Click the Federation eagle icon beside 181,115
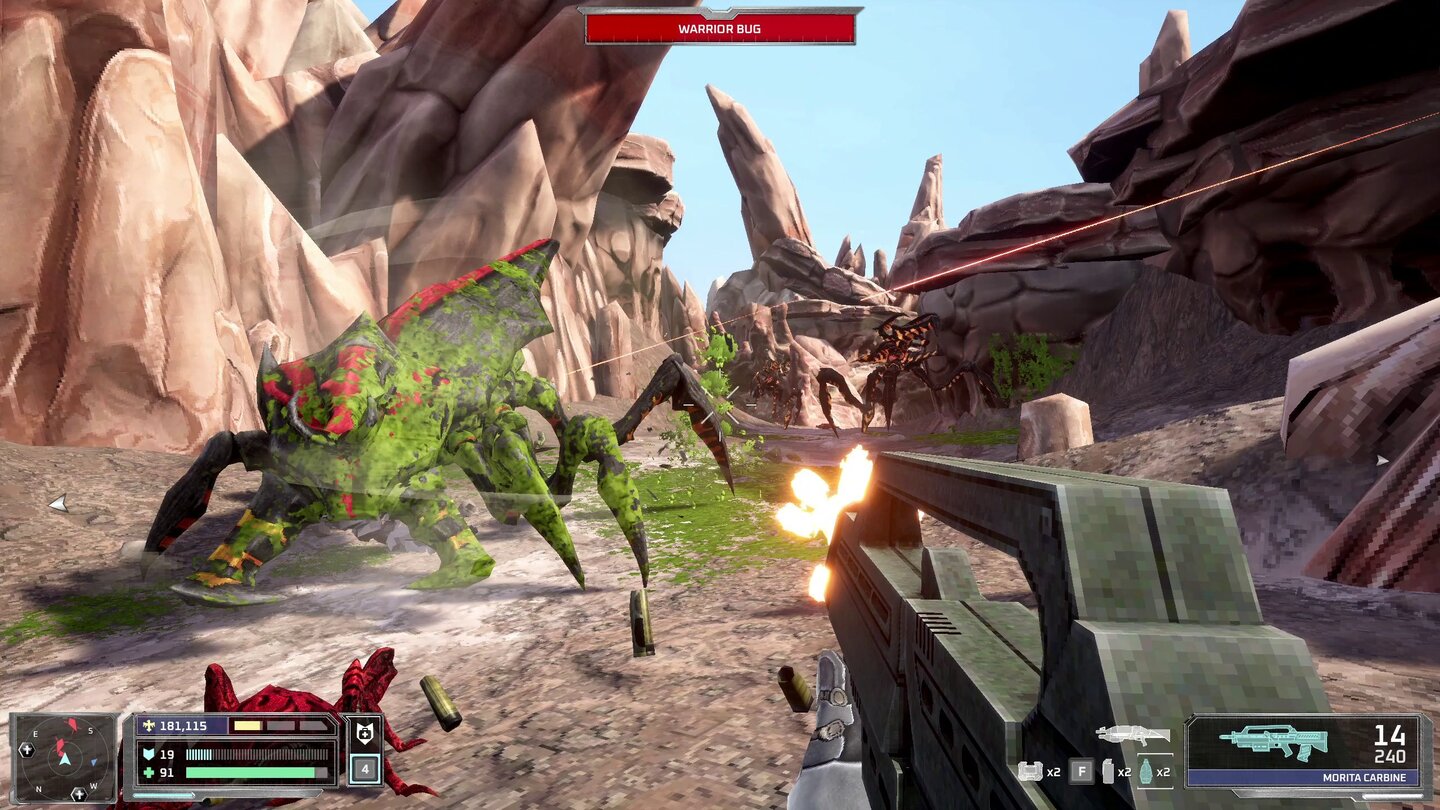Screen dimensions: 1440x810 point(149,726)
